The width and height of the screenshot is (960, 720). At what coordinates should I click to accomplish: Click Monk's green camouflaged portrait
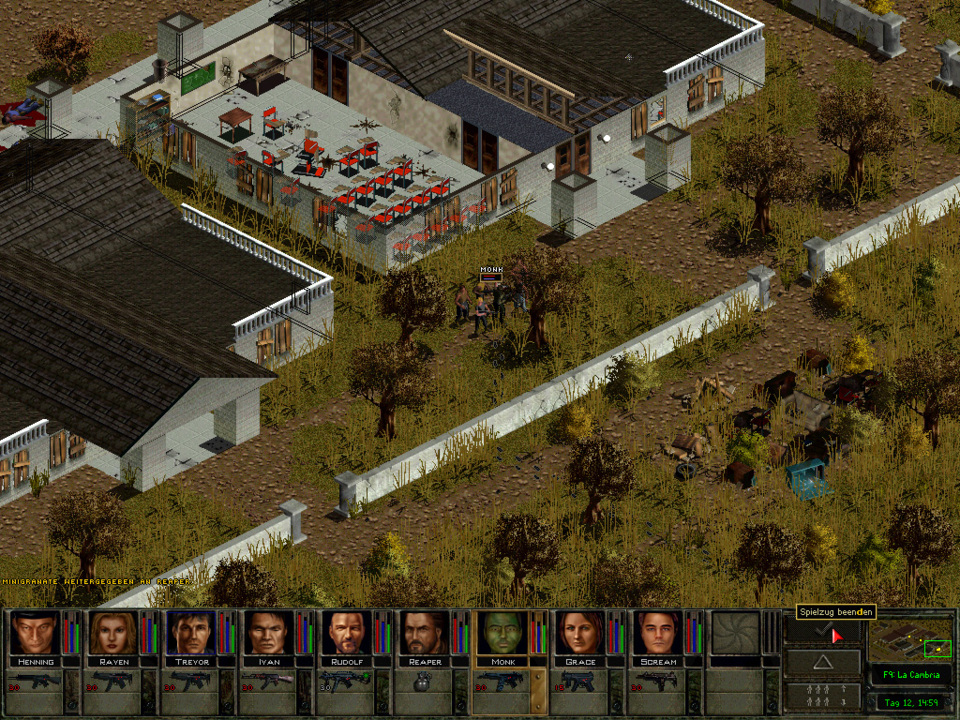[502, 633]
